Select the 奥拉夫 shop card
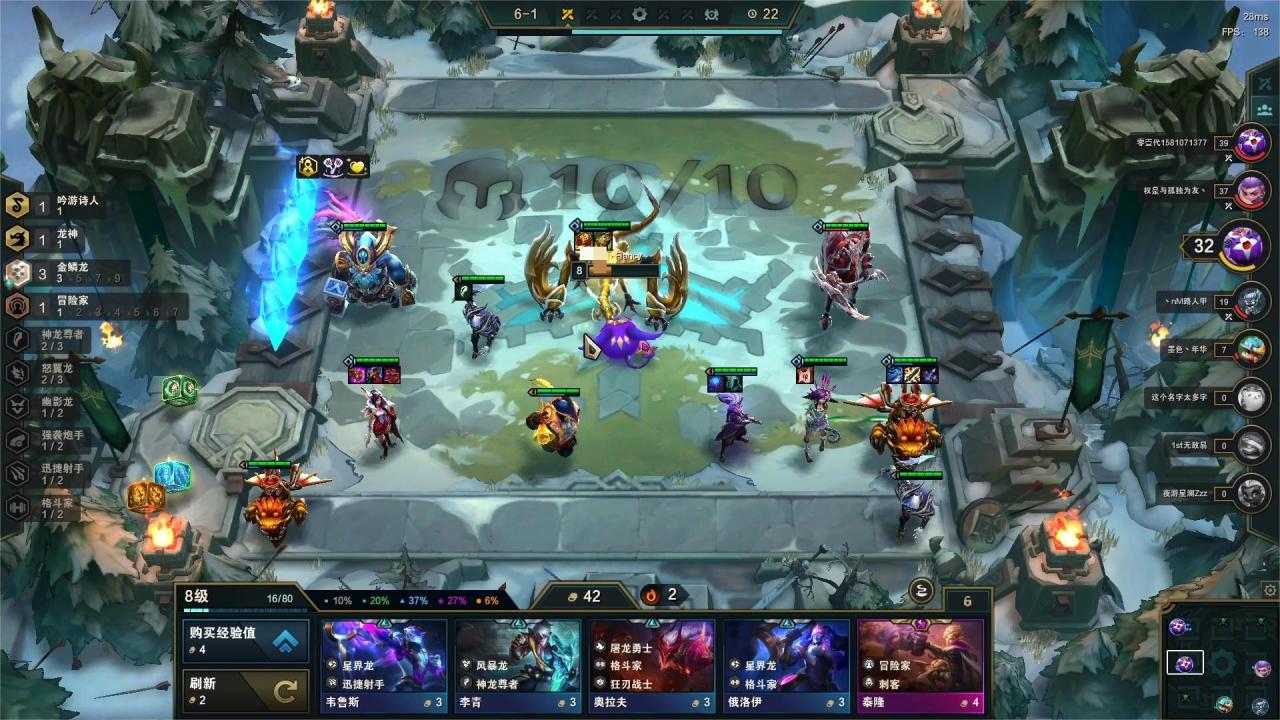Viewport: 1280px width, 720px height. pos(651,665)
